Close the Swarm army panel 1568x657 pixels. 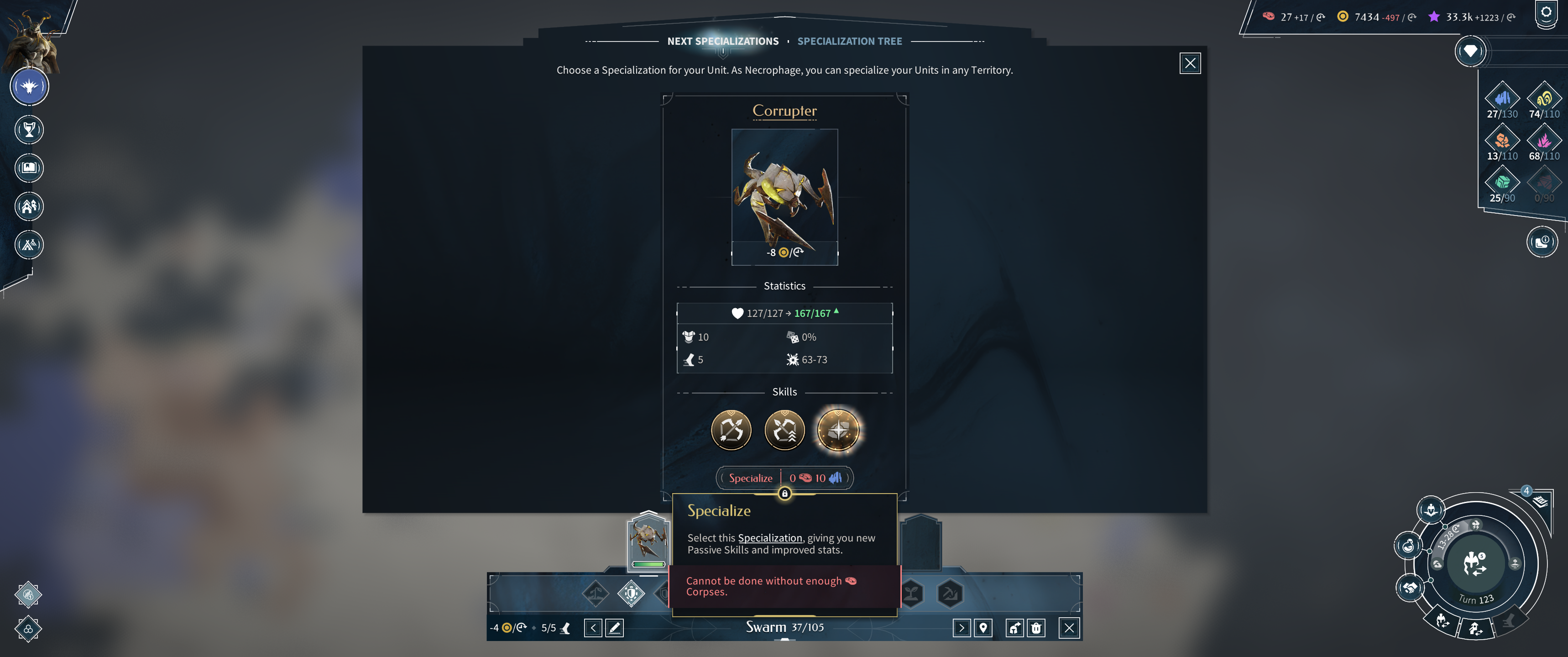pyautogui.click(x=1069, y=628)
